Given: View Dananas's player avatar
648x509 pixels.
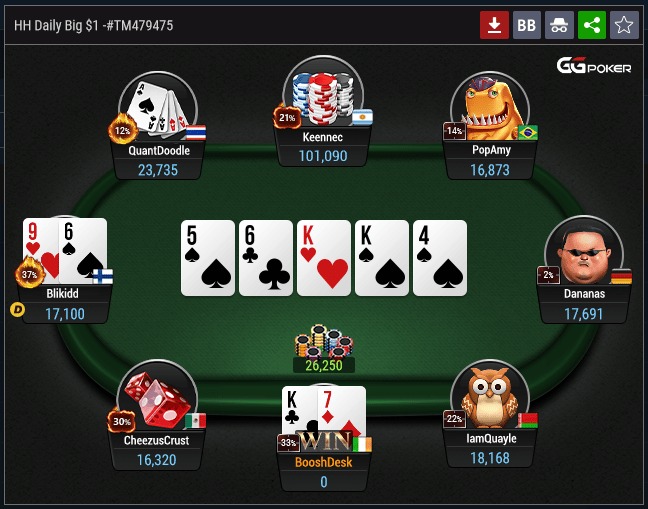Looking at the screenshot, I should [582, 252].
